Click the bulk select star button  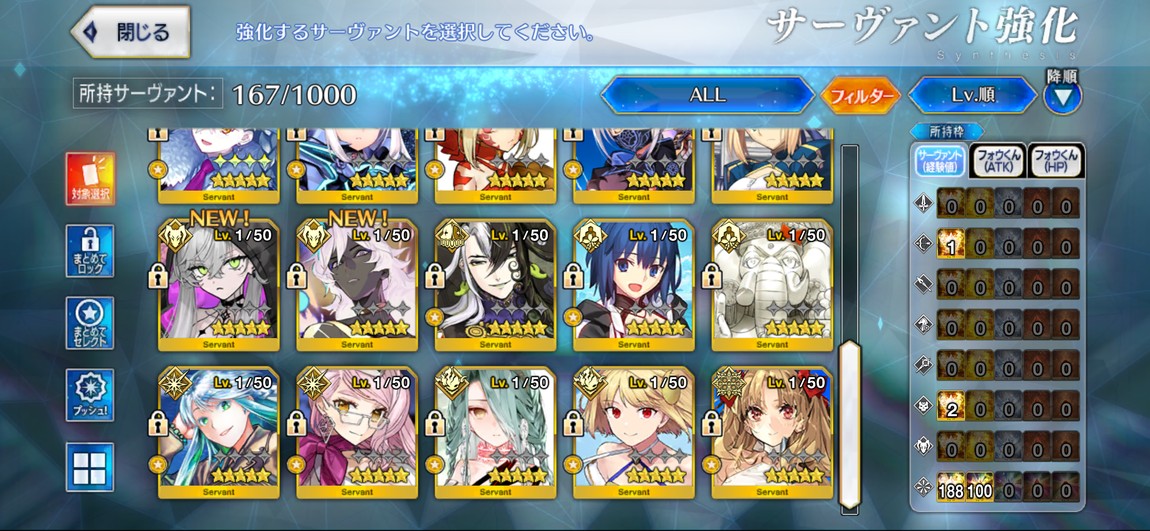click(x=90, y=323)
